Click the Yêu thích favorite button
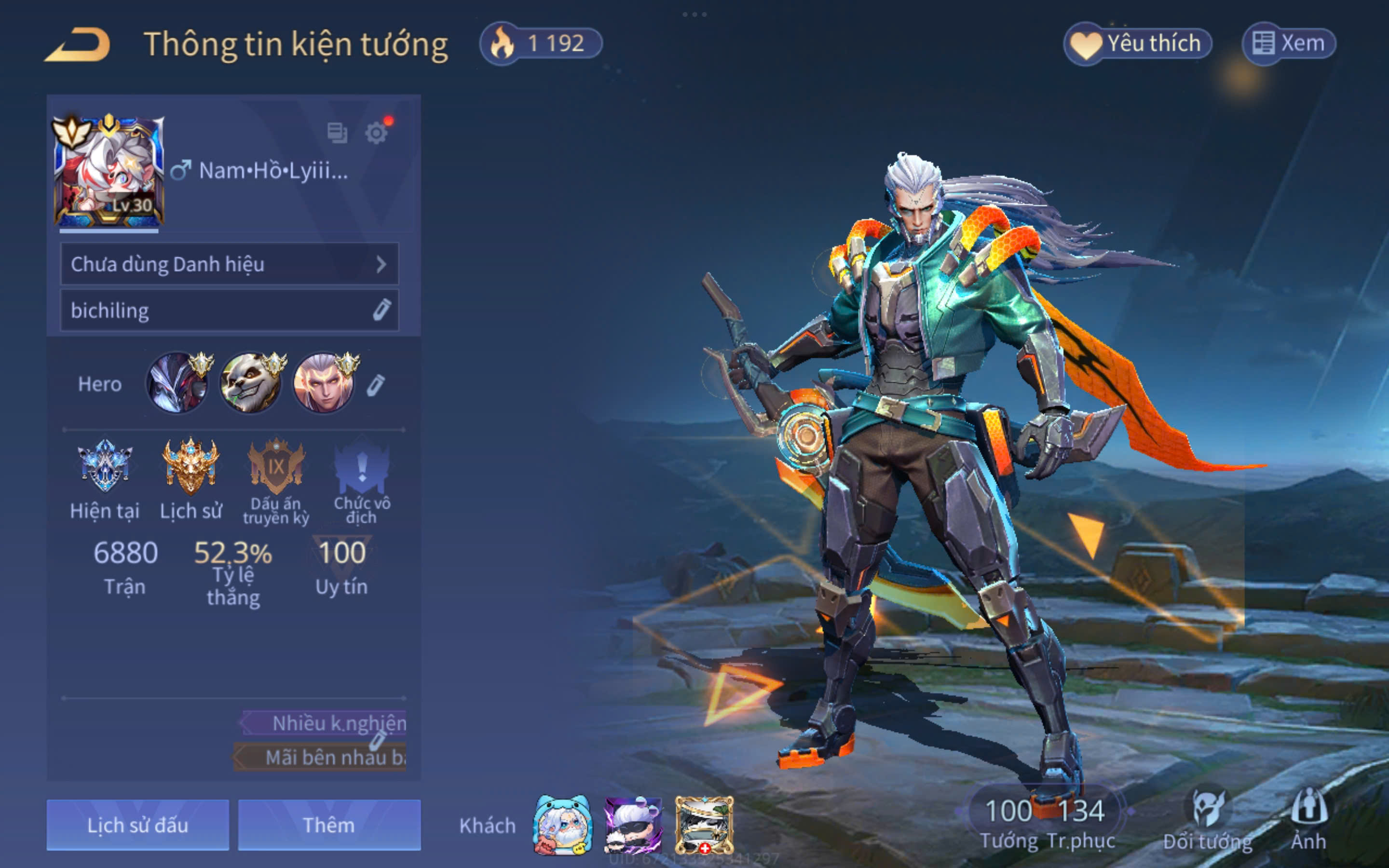Screen dimensions: 1389x868 click(x=1138, y=43)
